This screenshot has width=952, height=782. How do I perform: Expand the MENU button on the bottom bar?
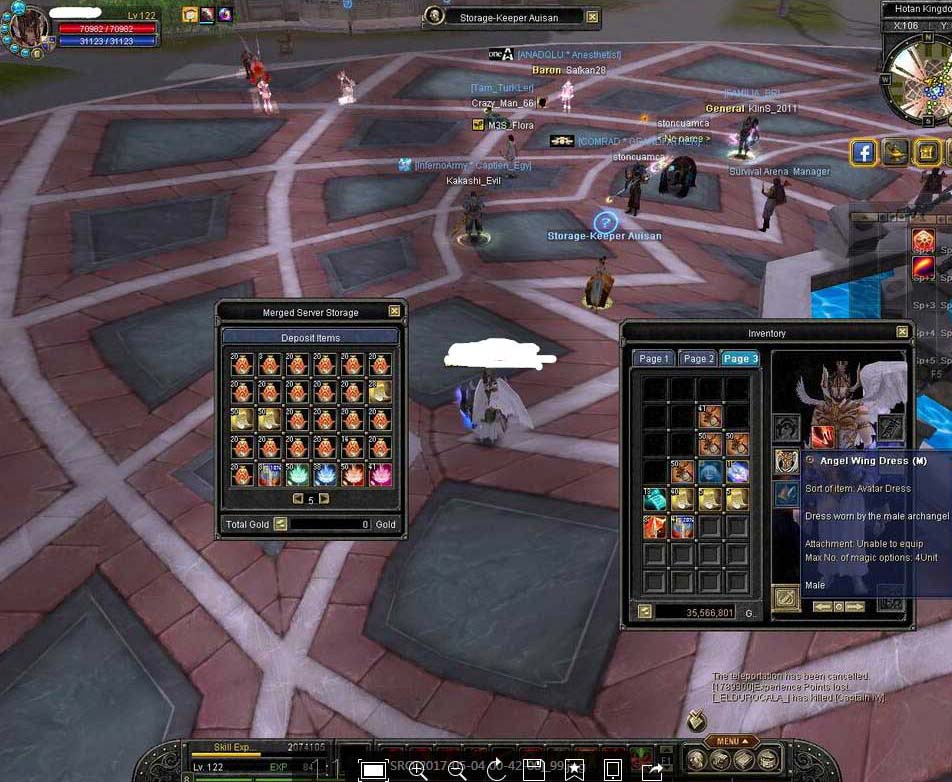[727, 741]
